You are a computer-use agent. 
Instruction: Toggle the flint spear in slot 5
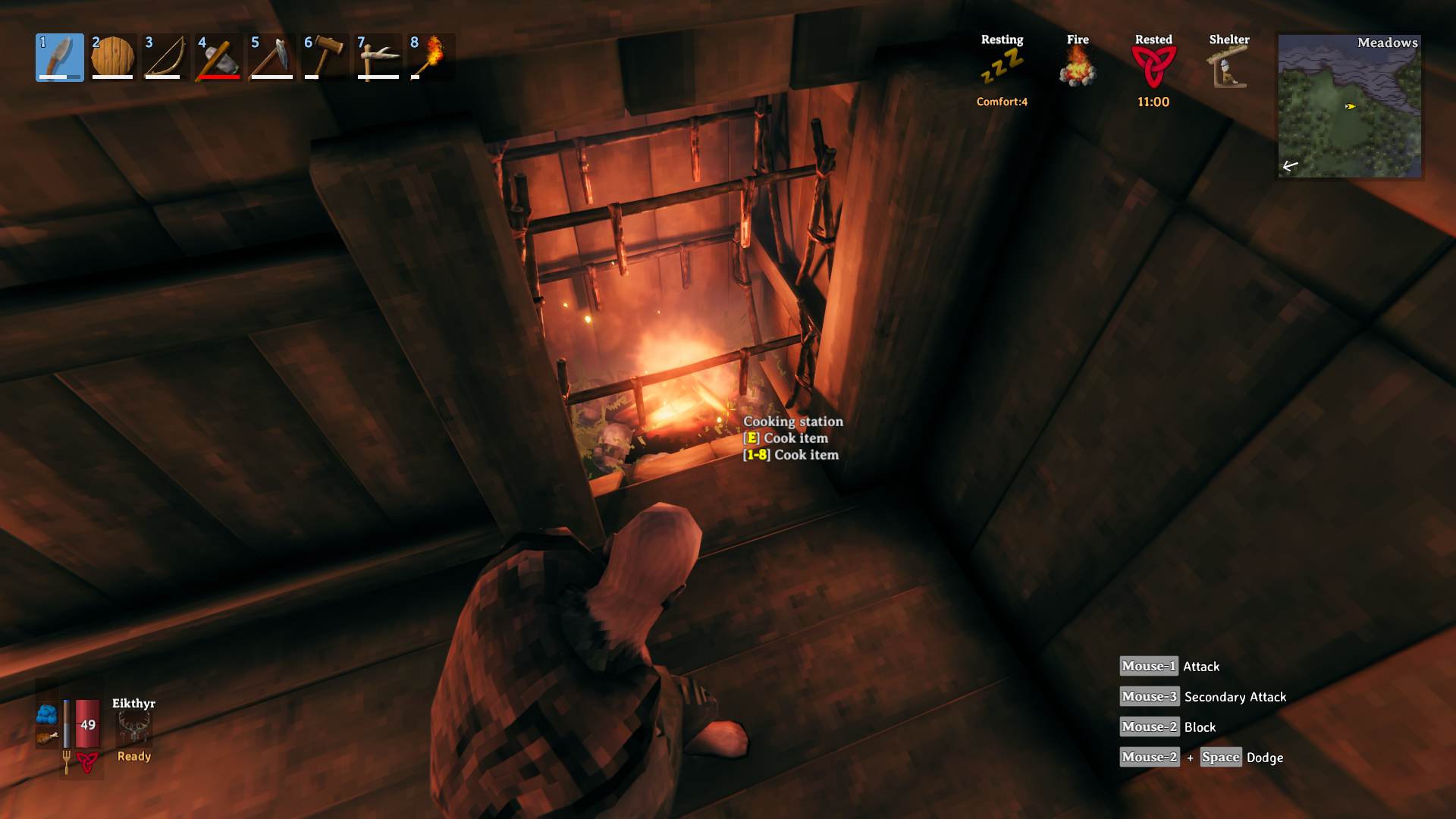(271, 57)
